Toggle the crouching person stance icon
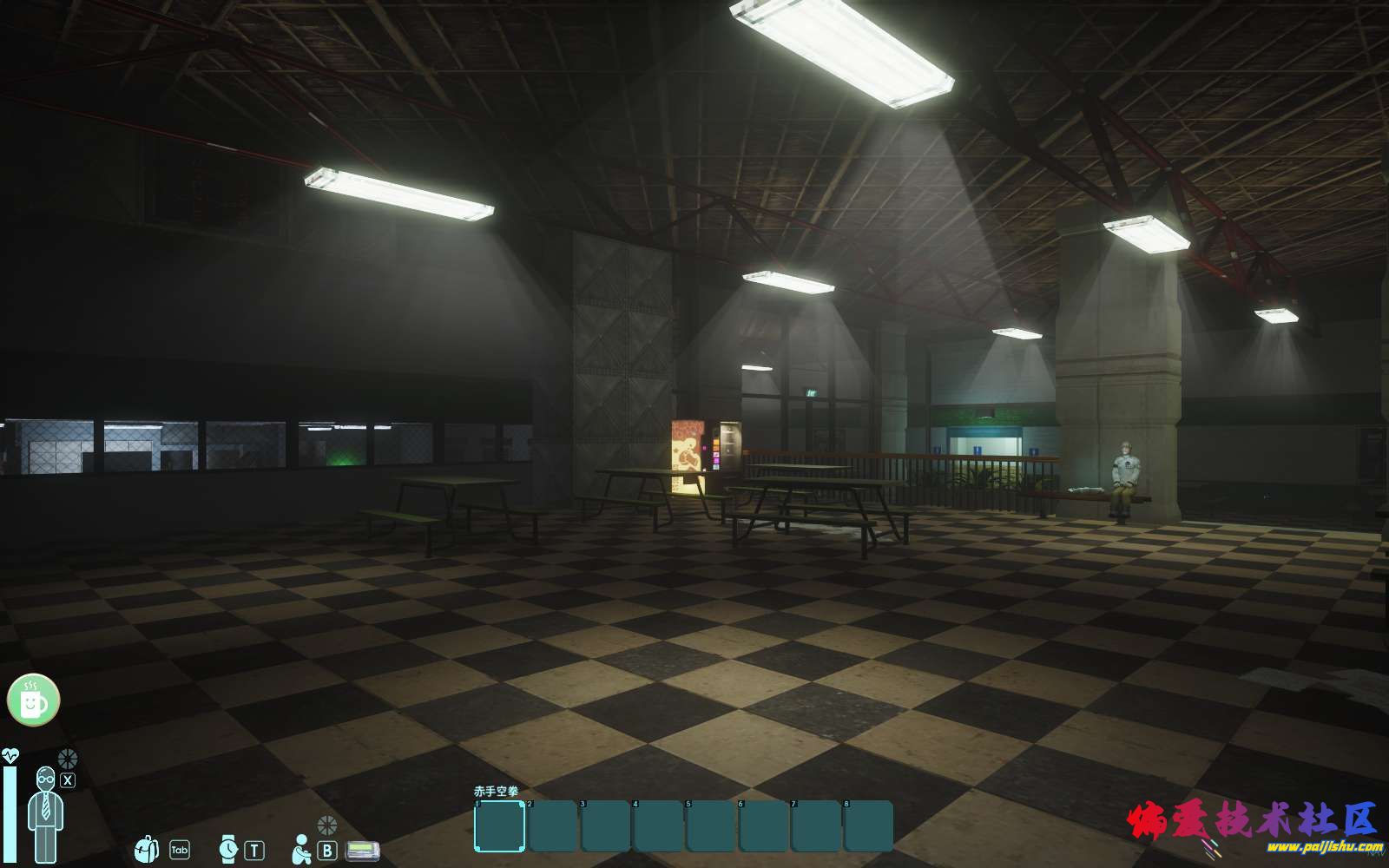The width and height of the screenshot is (1389, 868). coord(301,850)
